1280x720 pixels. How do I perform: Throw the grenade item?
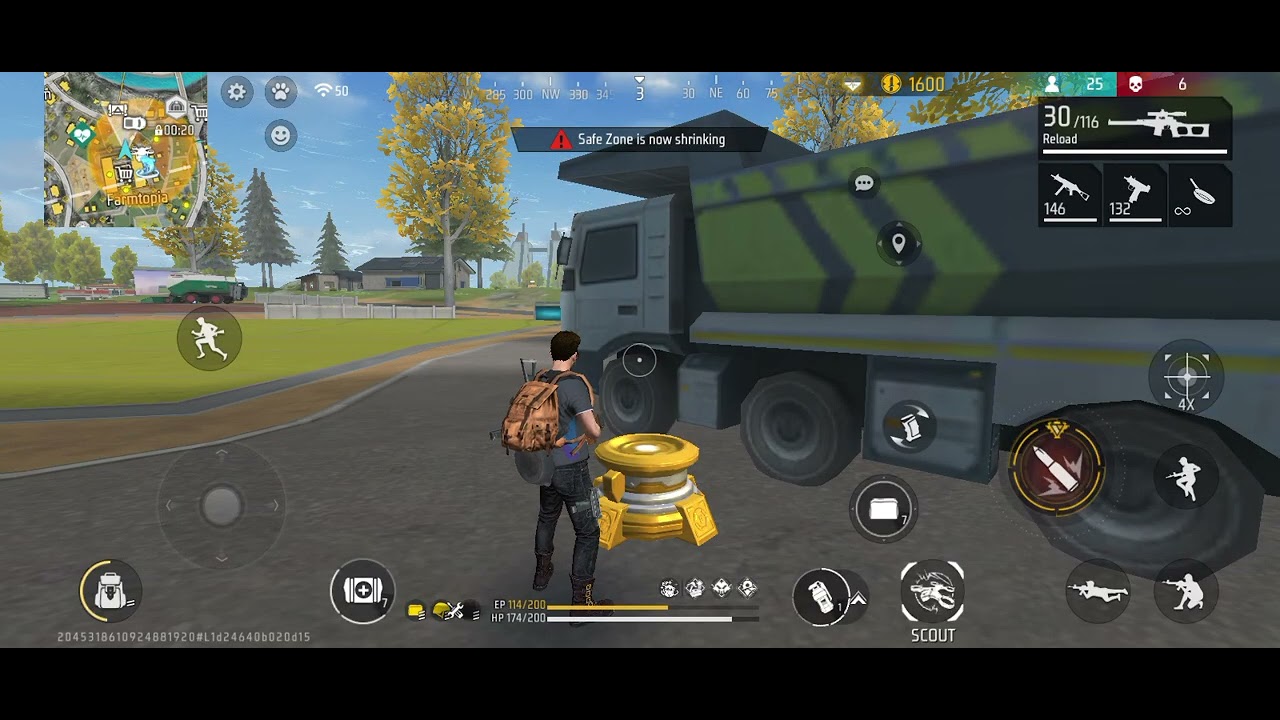(821, 597)
